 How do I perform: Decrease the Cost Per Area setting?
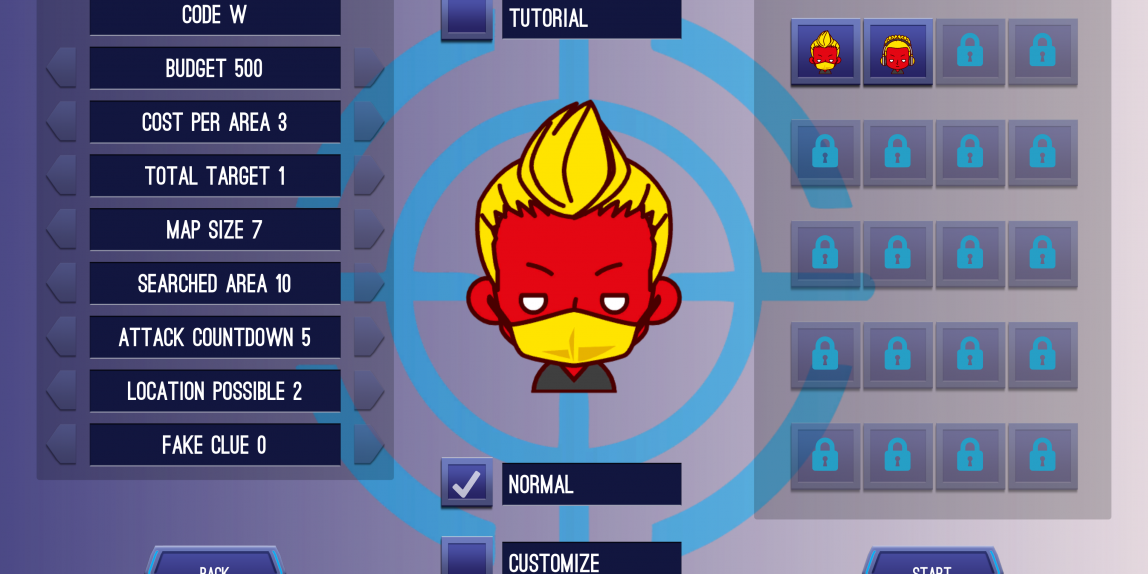[62, 122]
